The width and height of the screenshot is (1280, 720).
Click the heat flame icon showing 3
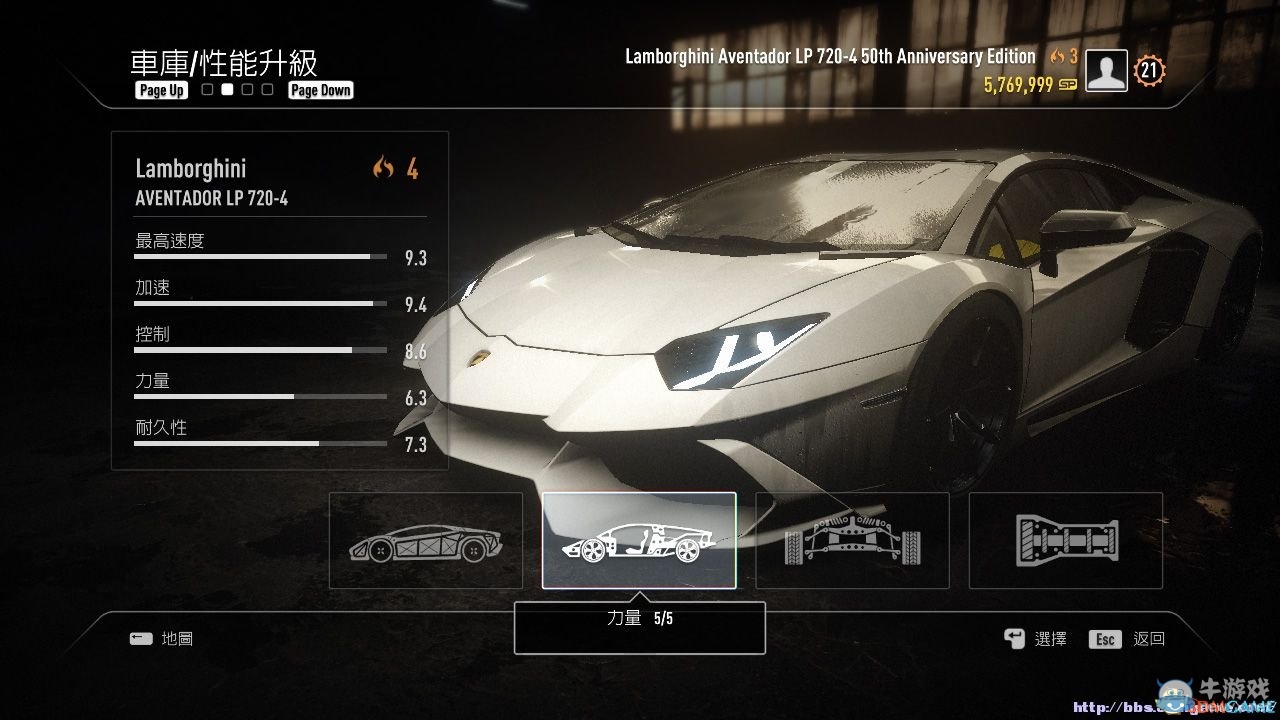click(x=1063, y=56)
